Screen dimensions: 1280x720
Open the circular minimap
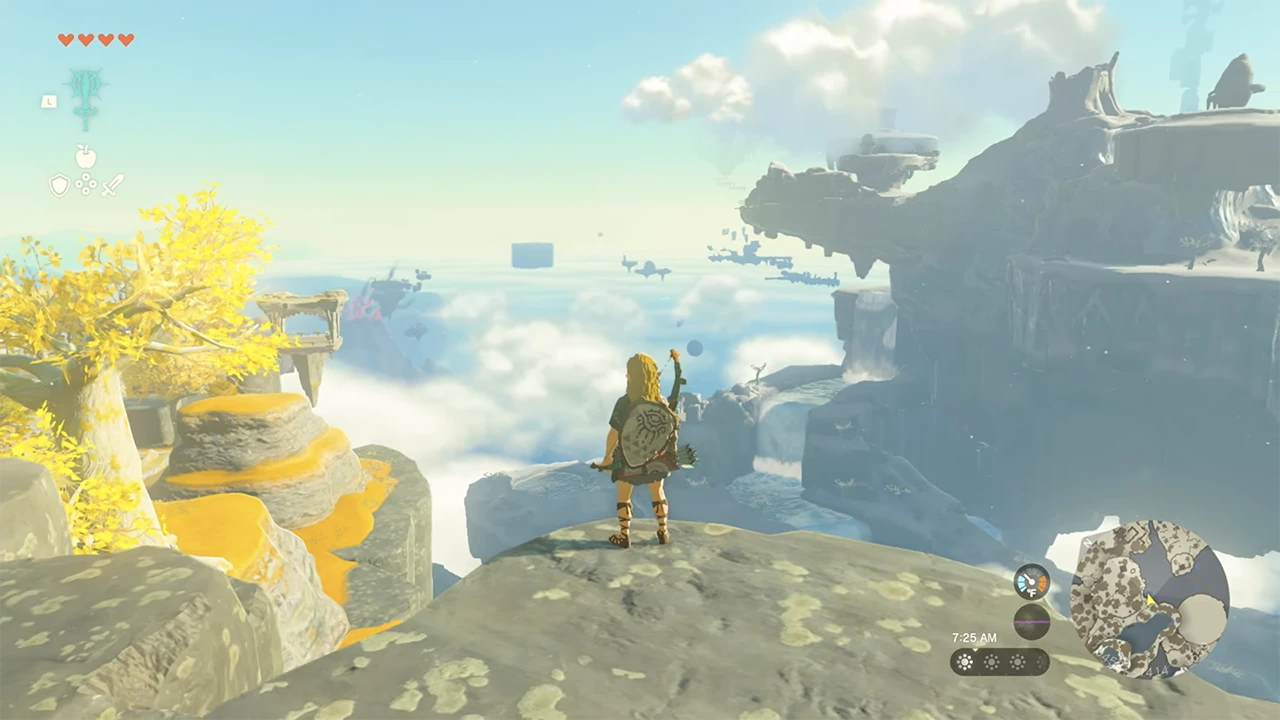pos(1149,598)
